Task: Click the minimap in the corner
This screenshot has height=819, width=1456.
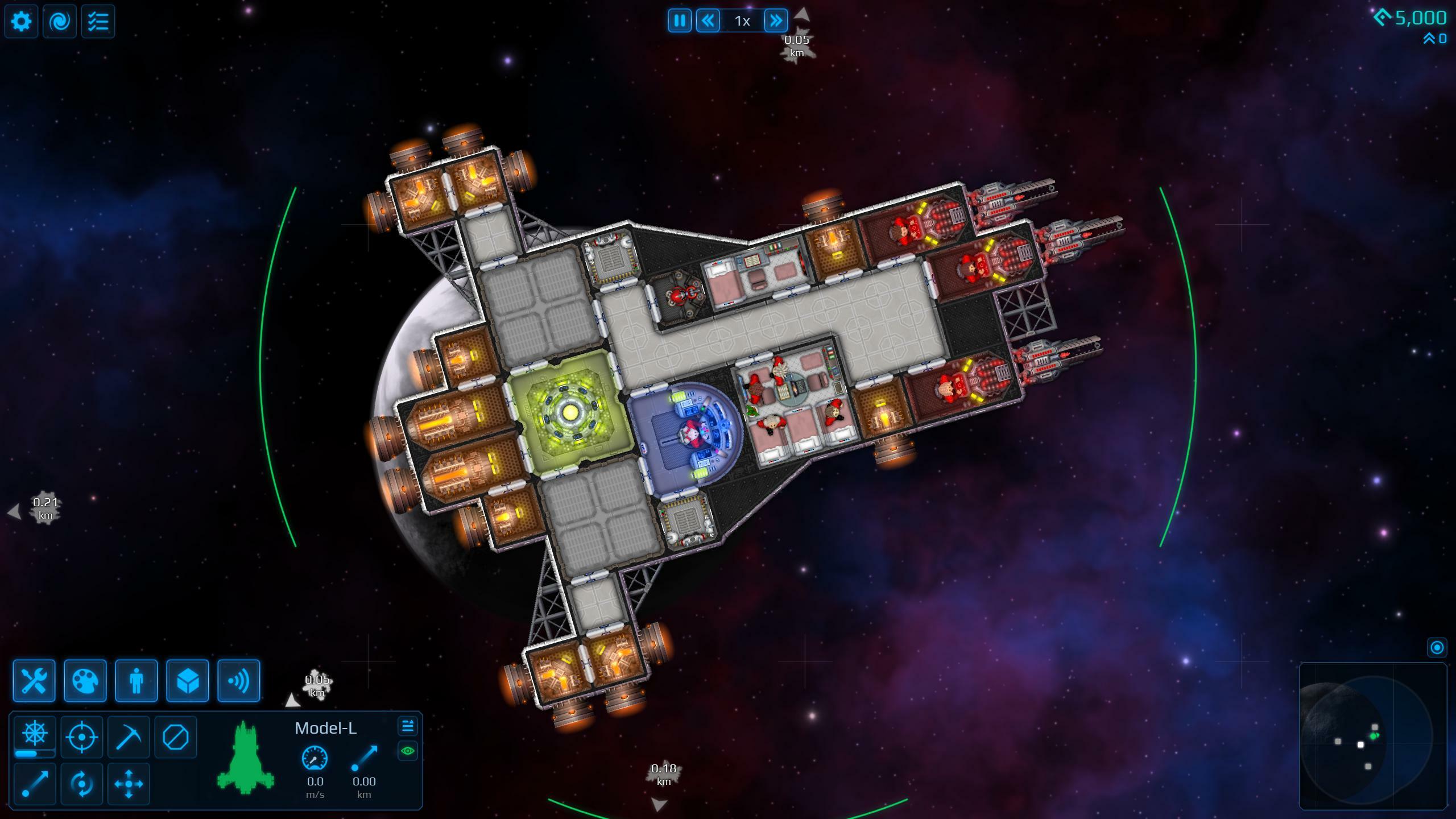Action: (1373, 736)
